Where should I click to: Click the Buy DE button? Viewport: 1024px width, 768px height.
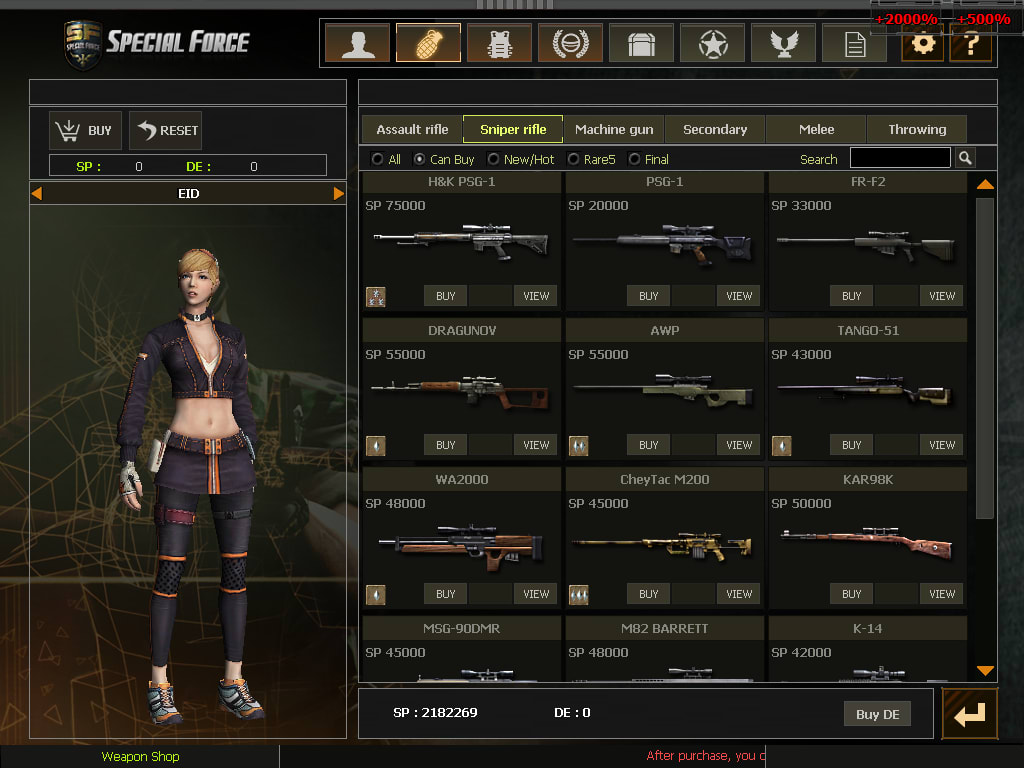(877, 714)
